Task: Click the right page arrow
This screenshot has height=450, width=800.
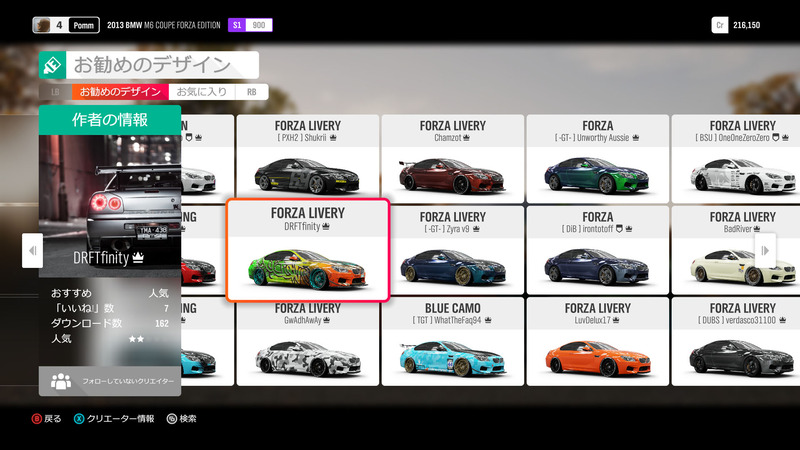Action: pos(767,250)
